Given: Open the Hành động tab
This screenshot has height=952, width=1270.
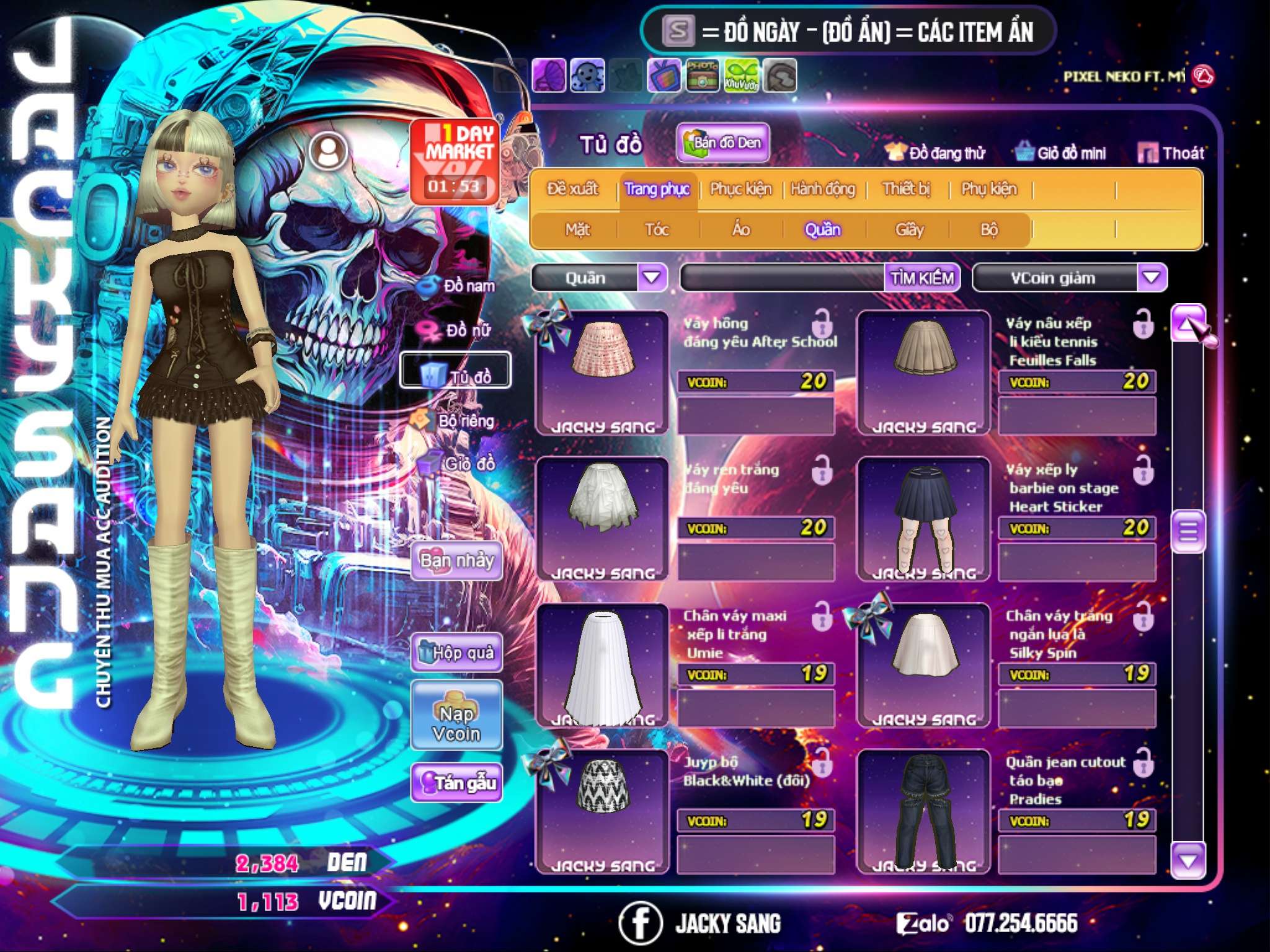Looking at the screenshot, I should tap(822, 189).
